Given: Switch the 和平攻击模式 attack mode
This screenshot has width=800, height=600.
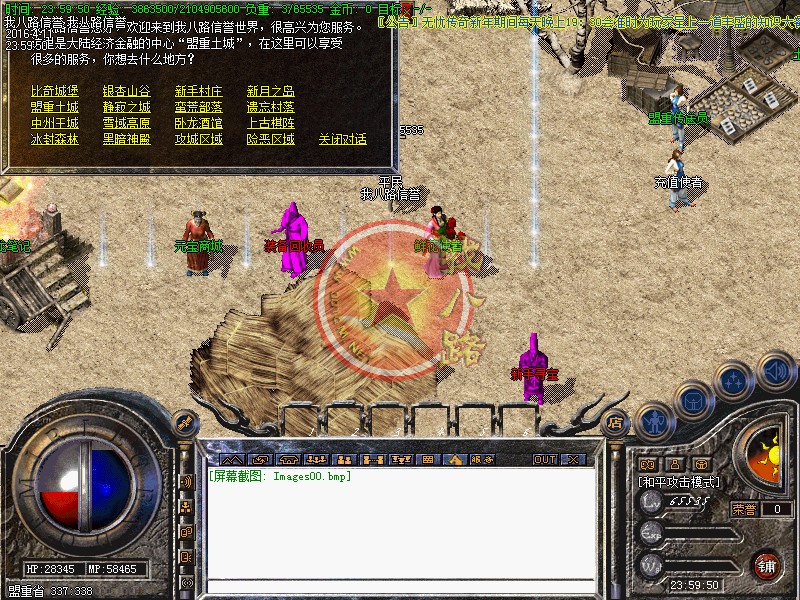Looking at the screenshot, I should pos(680,482).
